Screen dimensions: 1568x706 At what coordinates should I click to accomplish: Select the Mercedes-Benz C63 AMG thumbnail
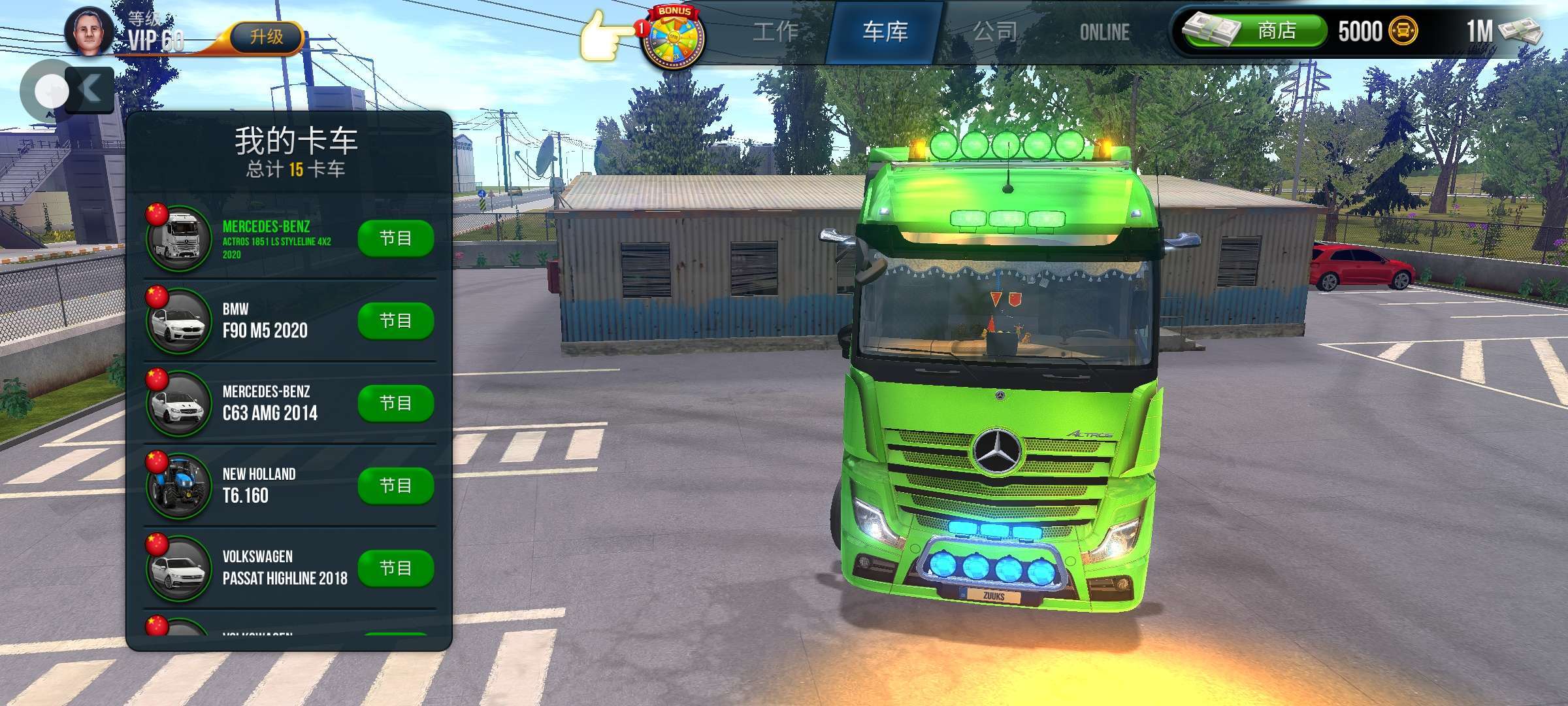coord(178,403)
